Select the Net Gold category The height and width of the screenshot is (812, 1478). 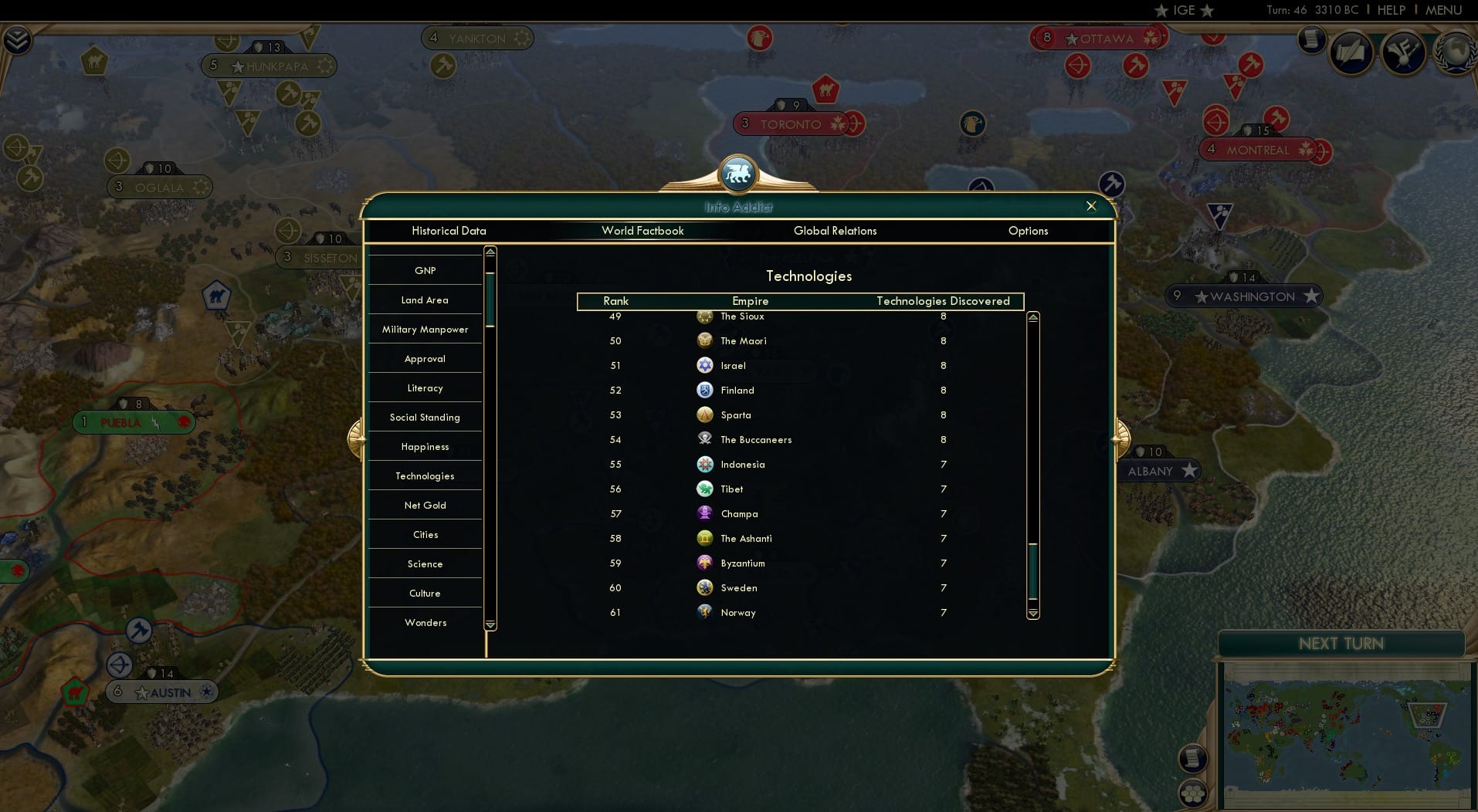[x=425, y=505]
